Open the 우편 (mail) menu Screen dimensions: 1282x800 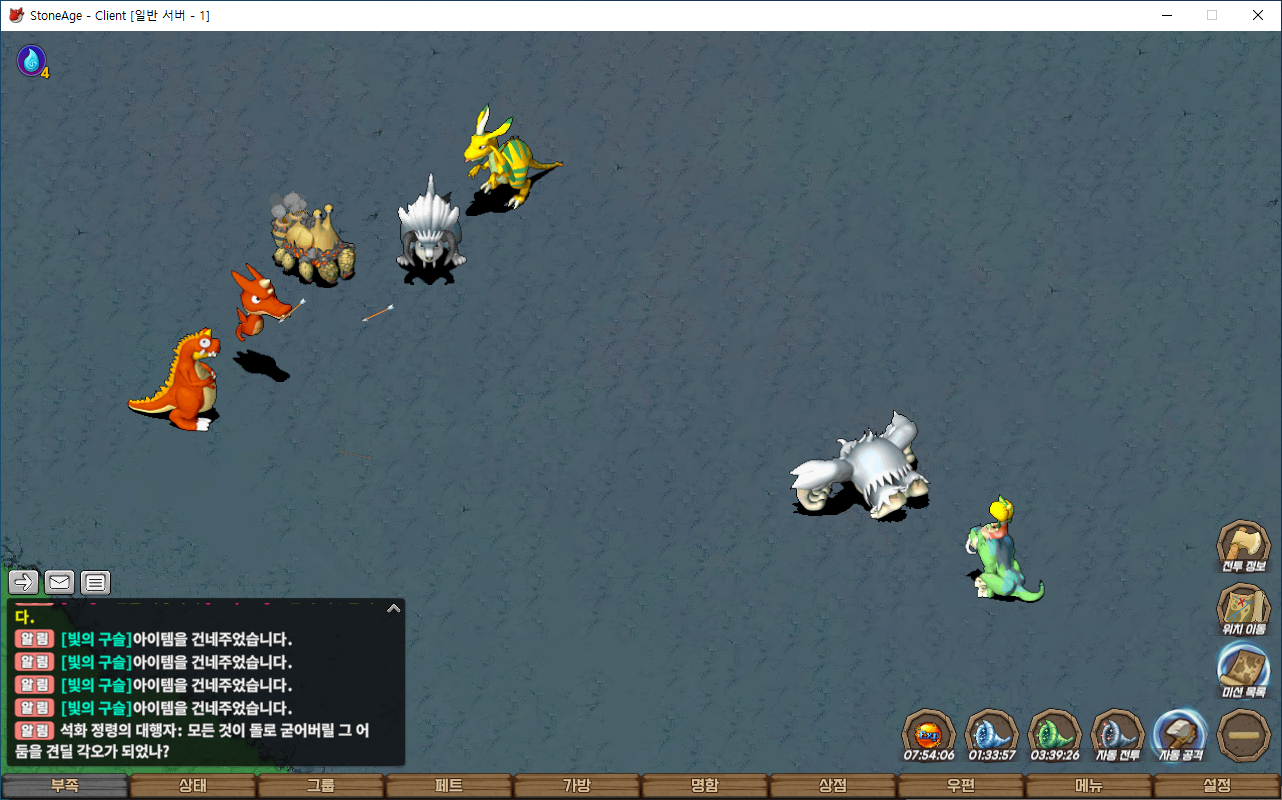pyautogui.click(x=961, y=786)
